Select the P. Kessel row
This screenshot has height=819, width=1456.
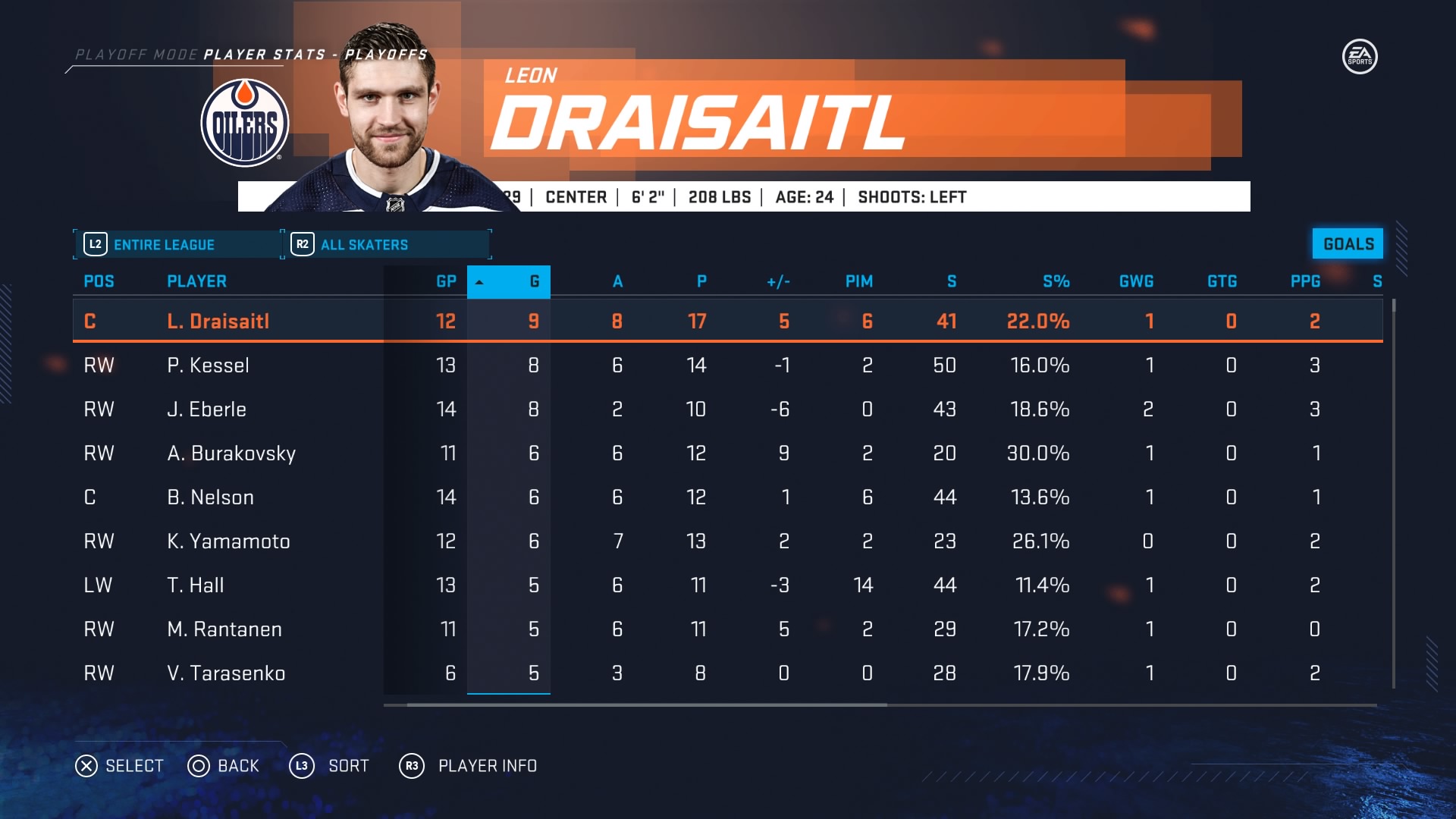click(208, 365)
